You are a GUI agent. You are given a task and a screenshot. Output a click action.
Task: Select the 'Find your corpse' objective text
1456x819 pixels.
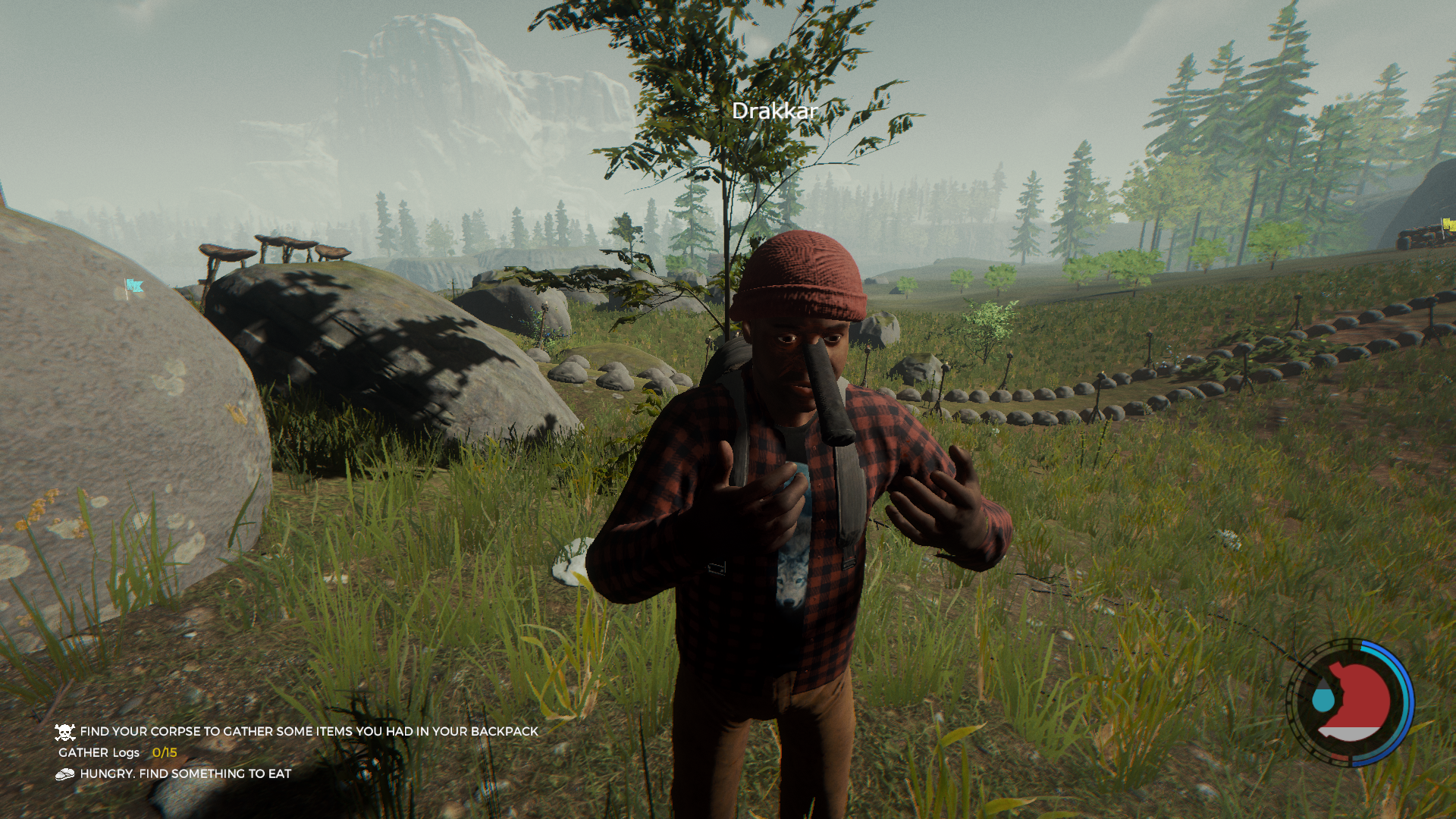click(x=309, y=732)
